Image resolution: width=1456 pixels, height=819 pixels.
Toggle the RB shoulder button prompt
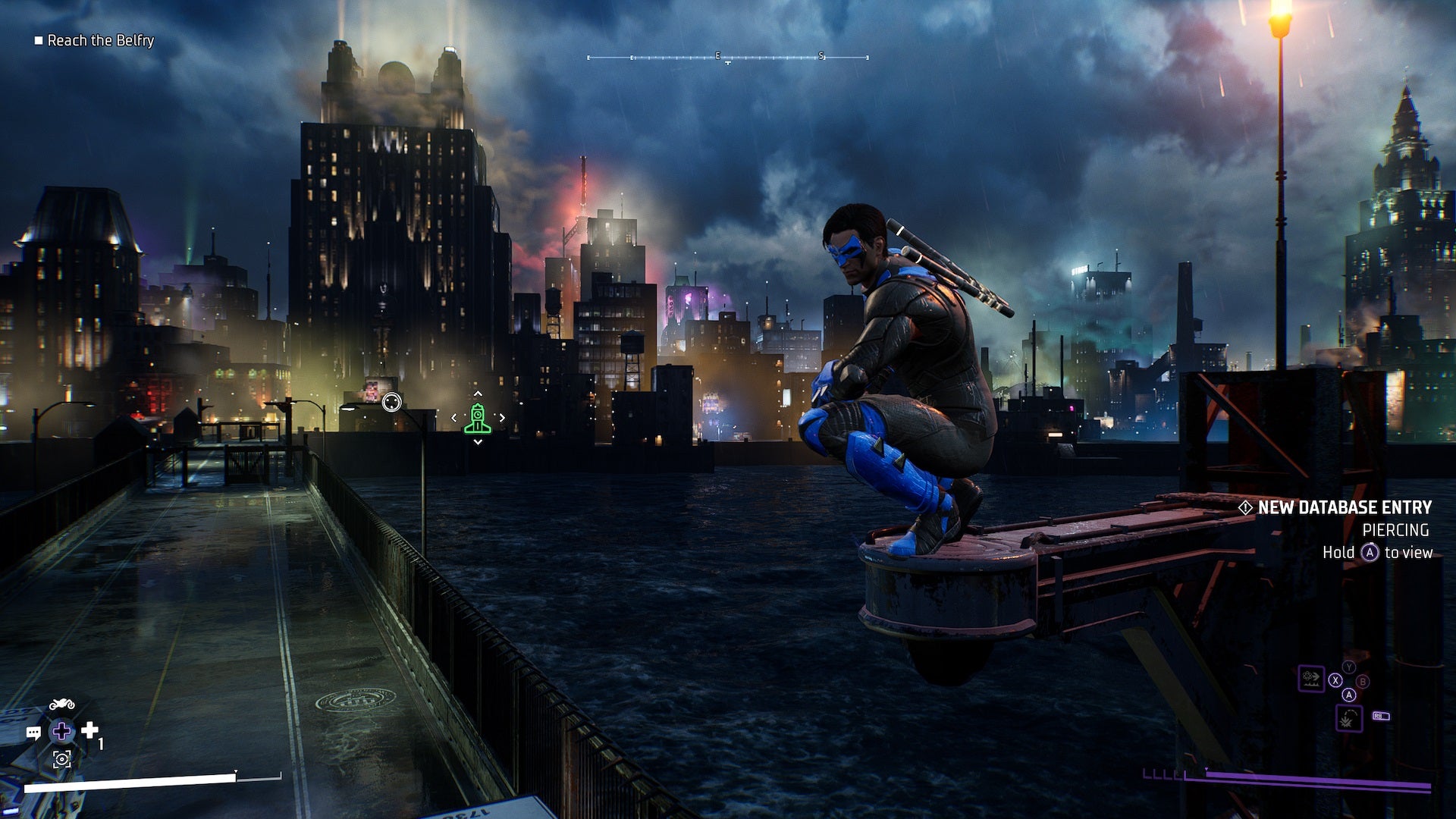(x=1380, y=715)
